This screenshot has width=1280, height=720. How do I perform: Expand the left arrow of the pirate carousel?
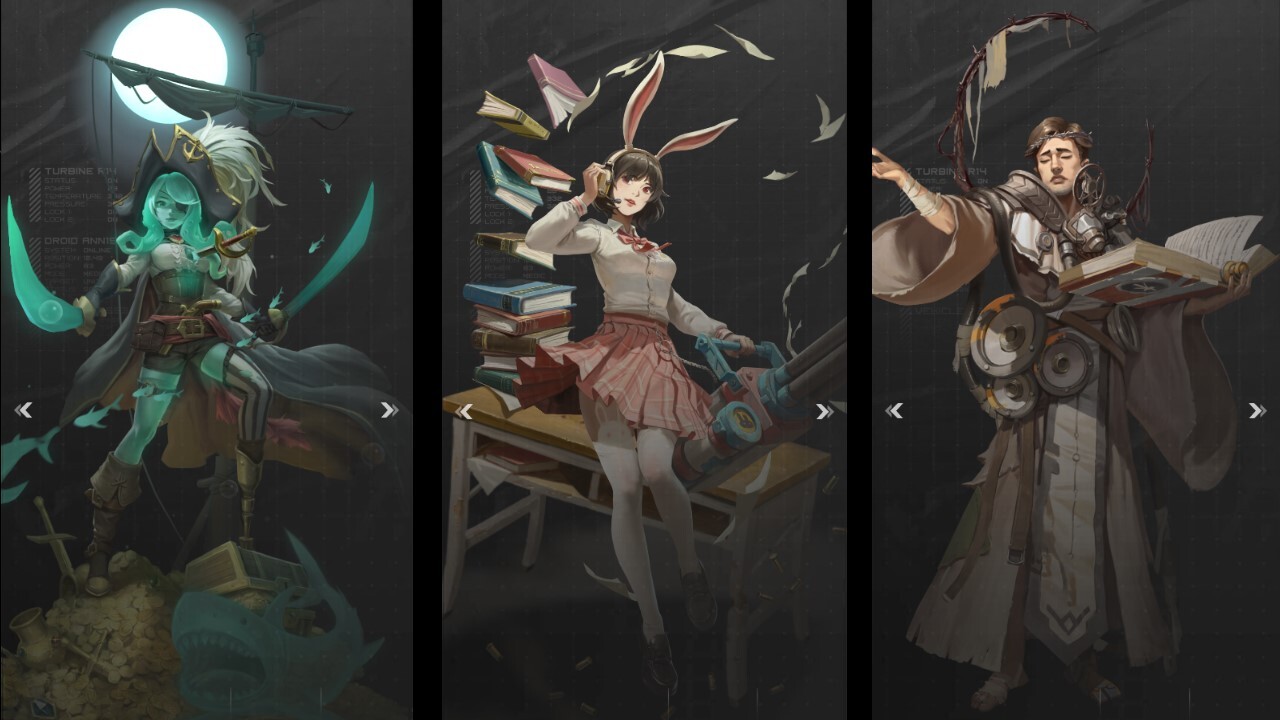[x=24, y=410]
